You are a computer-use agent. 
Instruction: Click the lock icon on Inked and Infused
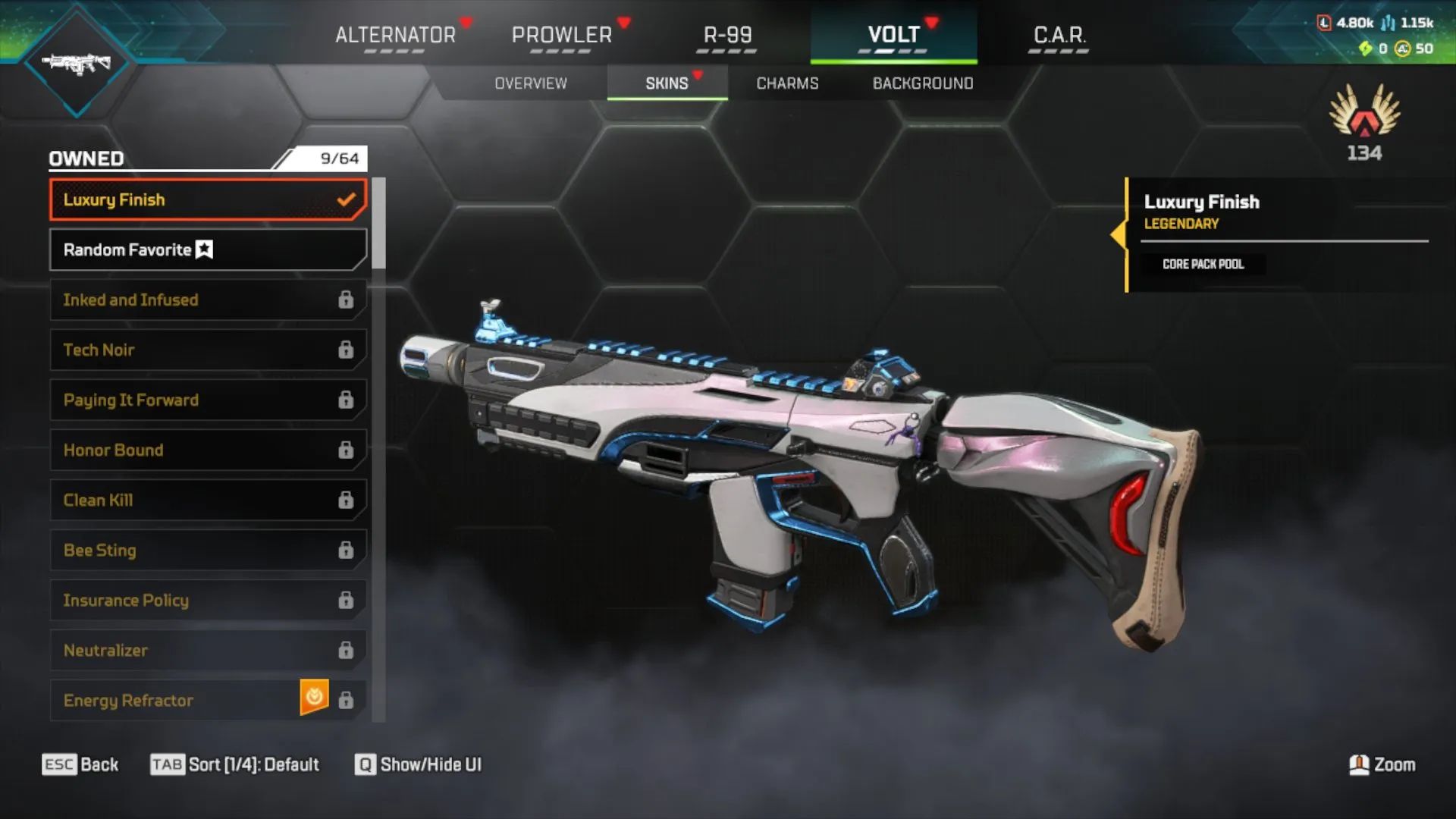click(347, 300)
